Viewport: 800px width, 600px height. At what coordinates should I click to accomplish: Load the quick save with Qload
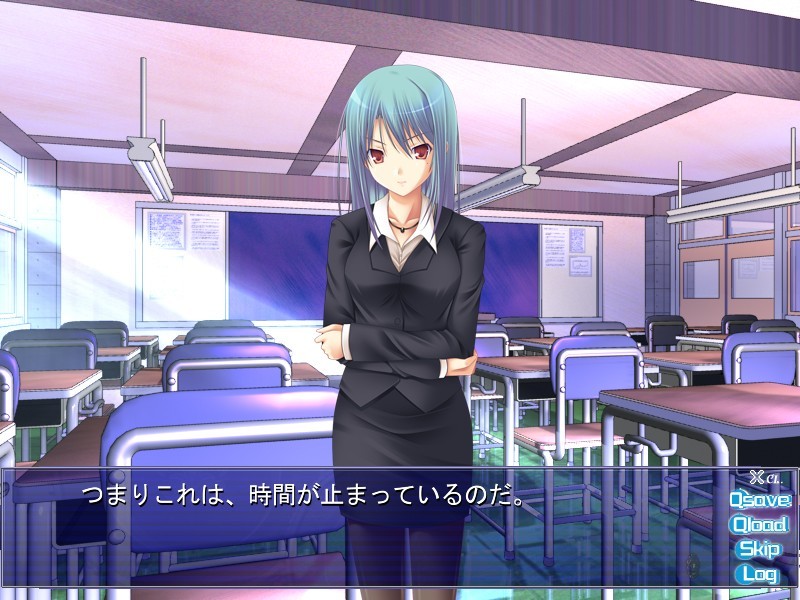pos(760,524)
